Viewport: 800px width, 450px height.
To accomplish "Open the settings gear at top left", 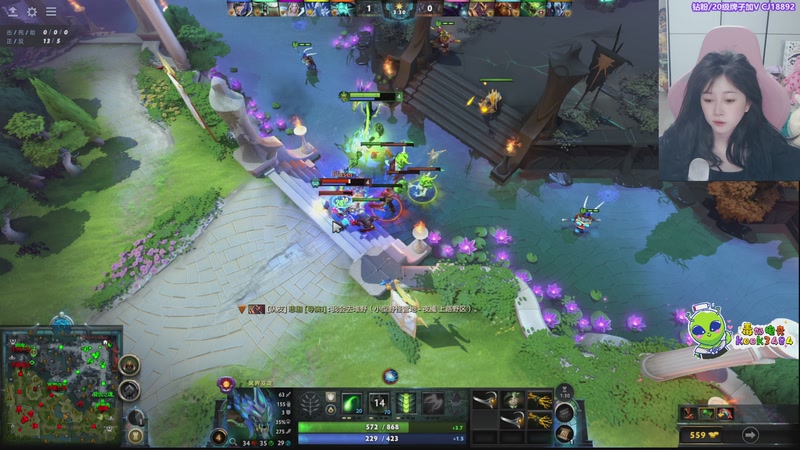I will click(31, 12).
